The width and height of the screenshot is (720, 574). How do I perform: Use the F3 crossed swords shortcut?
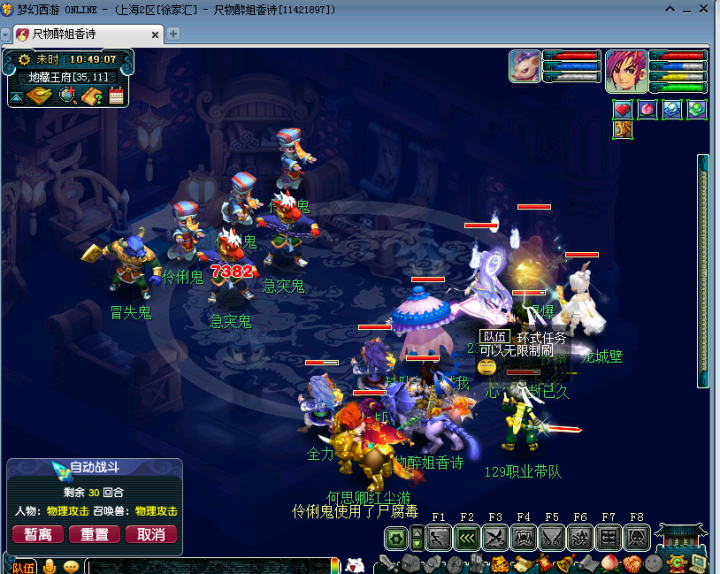tap(495, 538)
